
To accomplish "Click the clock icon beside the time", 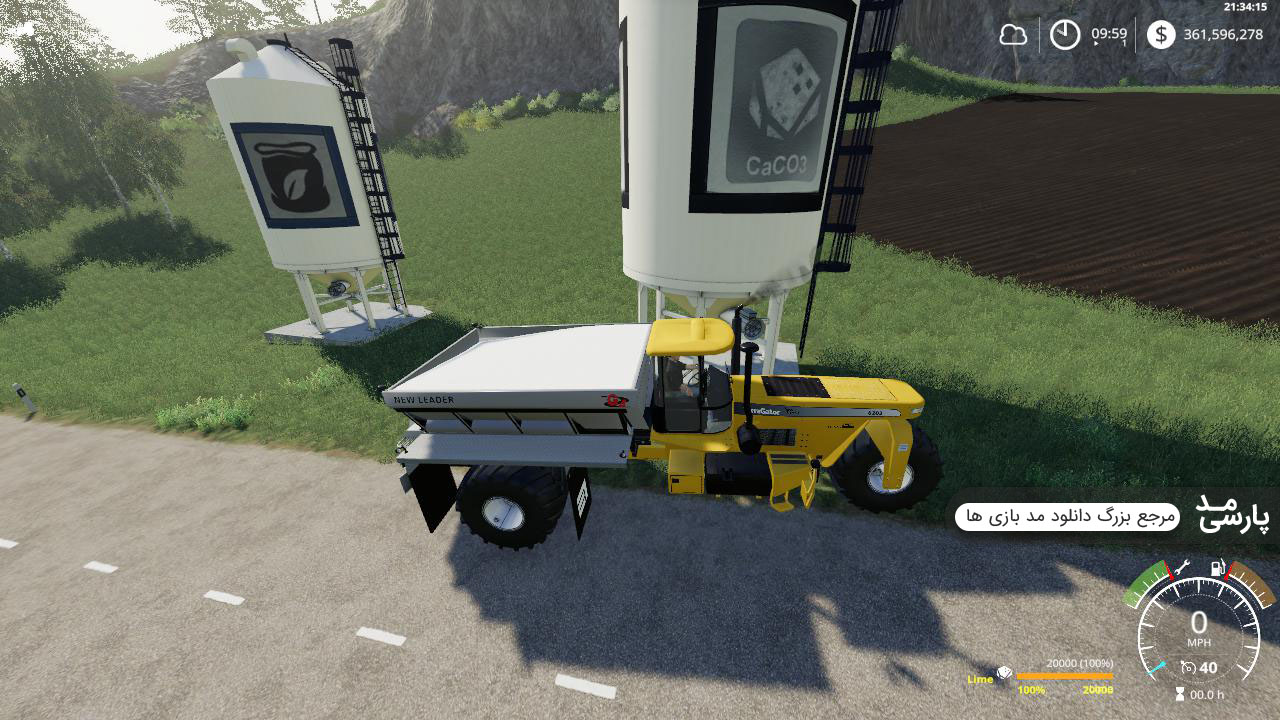I will tap(1065, 35).
